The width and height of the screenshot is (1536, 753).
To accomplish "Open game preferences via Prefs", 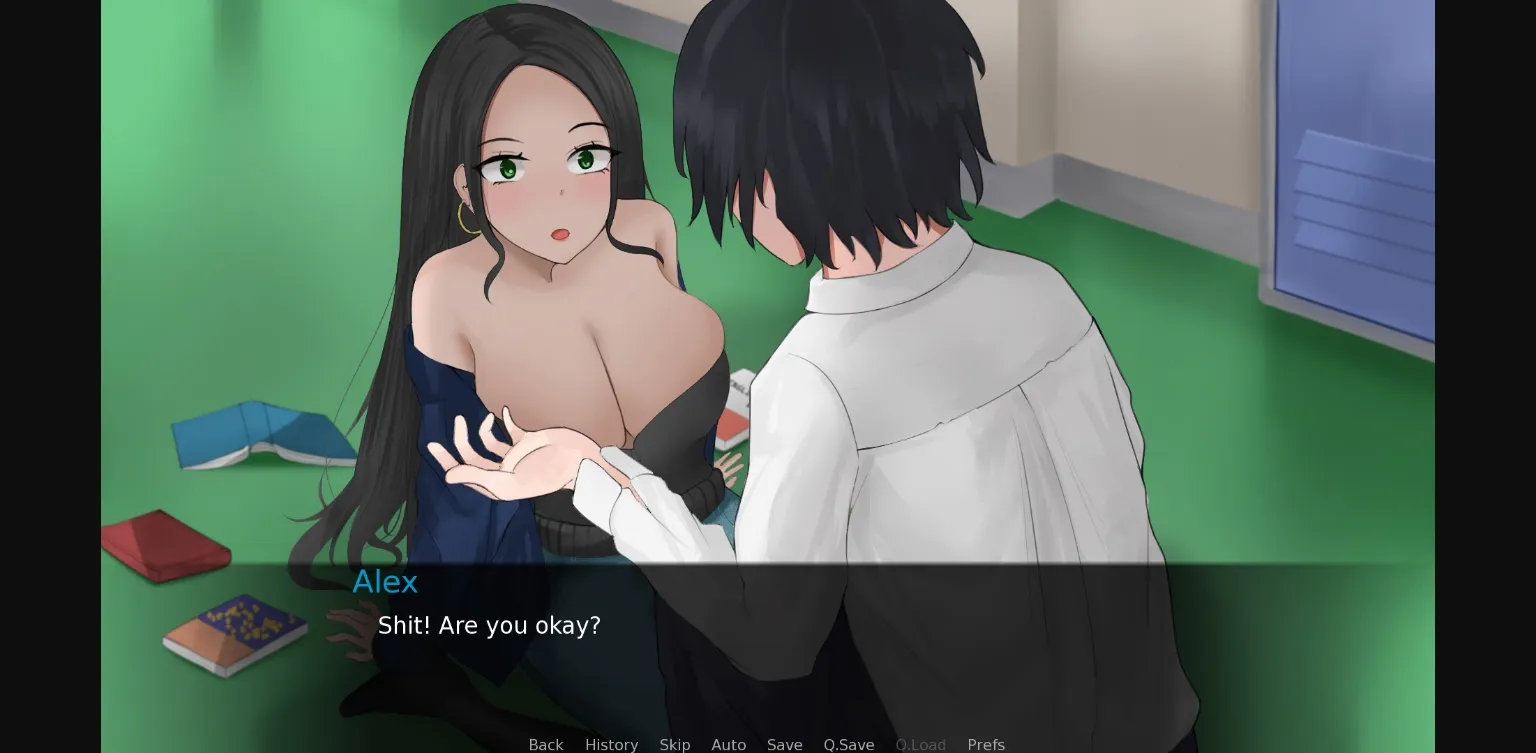I will [986, 744].
